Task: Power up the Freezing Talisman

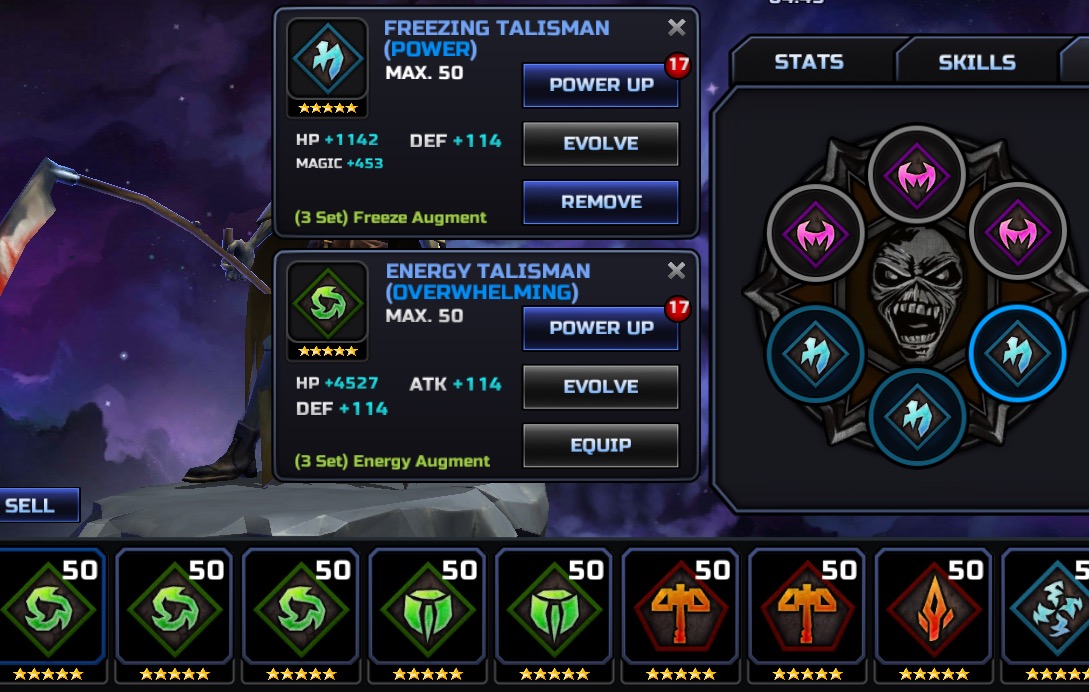Action: tap(600, 85)
